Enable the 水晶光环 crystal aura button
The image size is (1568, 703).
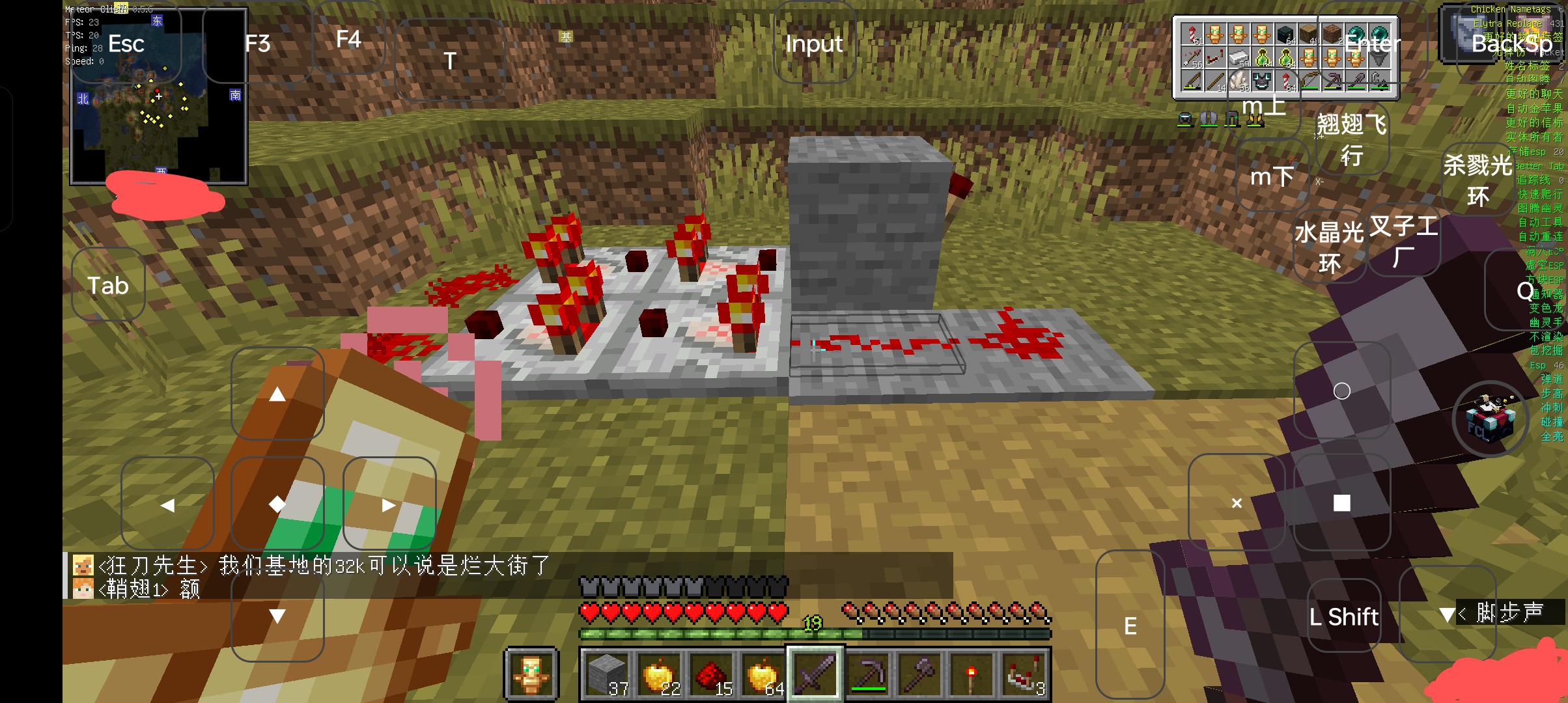[1329, 247]
